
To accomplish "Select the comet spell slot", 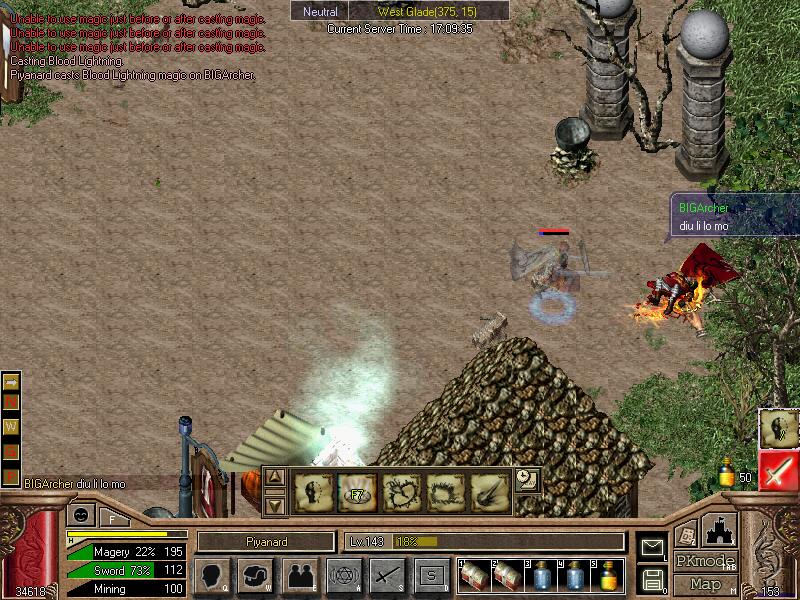I will coord(489,493).
